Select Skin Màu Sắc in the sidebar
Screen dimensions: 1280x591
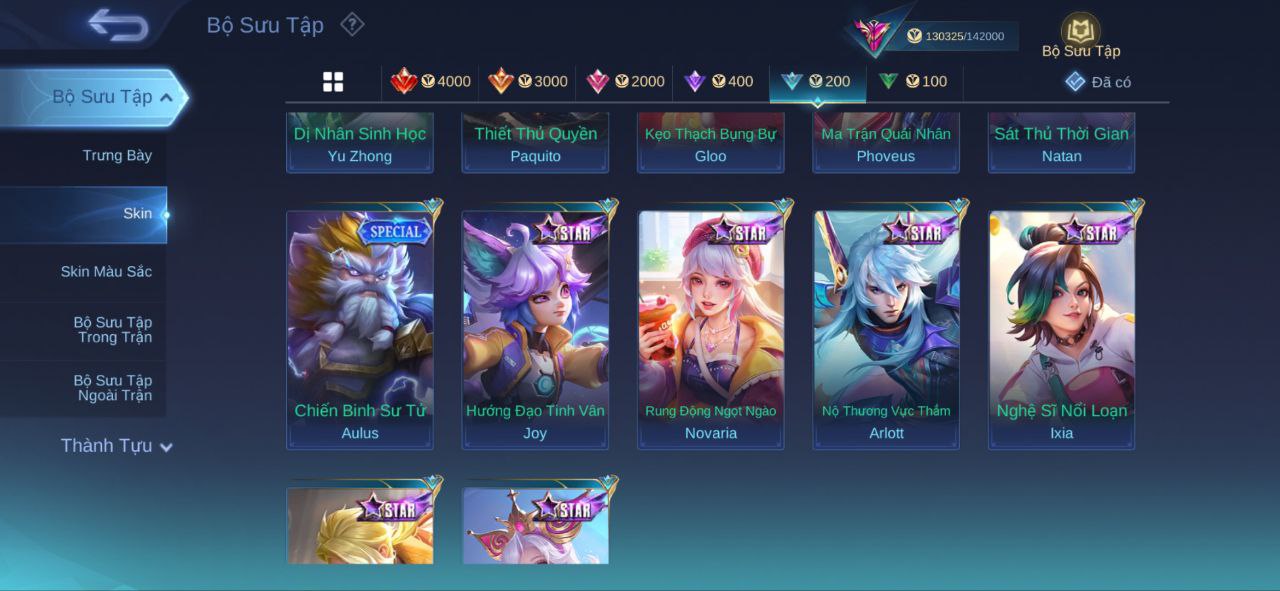pos(106,272)
